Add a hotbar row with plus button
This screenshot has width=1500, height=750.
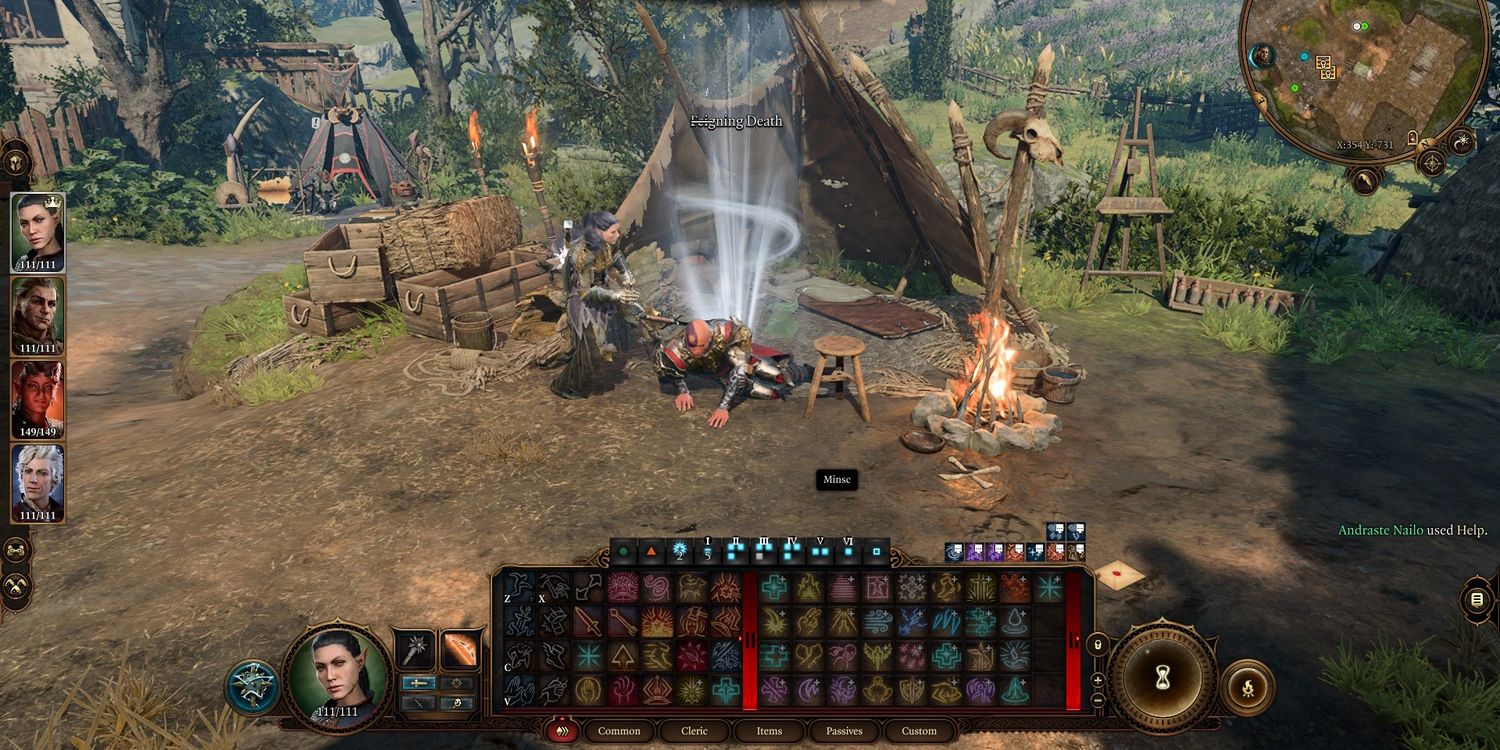pyautogui.click(x=1097, y=680)
